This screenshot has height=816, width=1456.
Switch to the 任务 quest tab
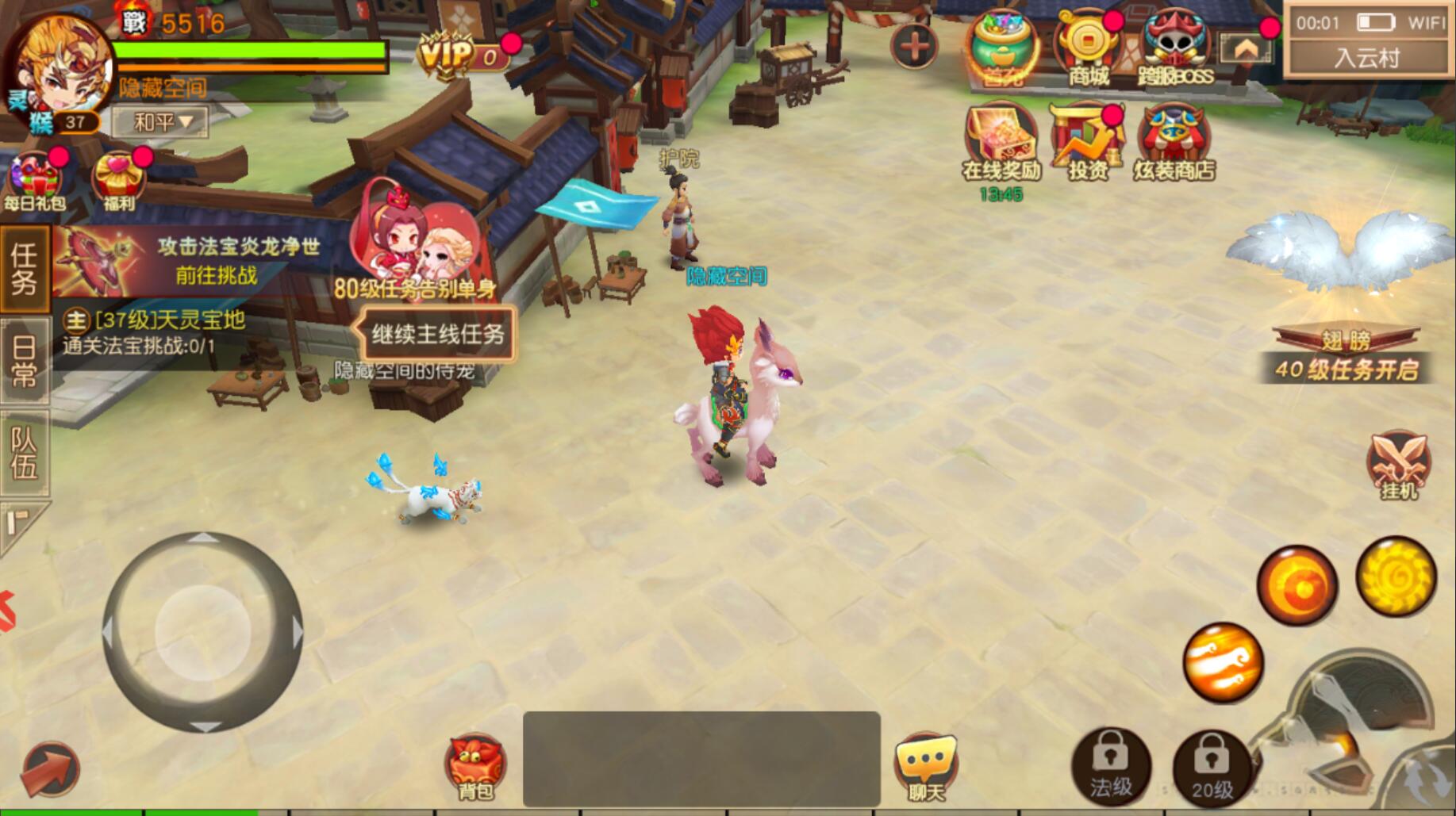tap(24, 267)
